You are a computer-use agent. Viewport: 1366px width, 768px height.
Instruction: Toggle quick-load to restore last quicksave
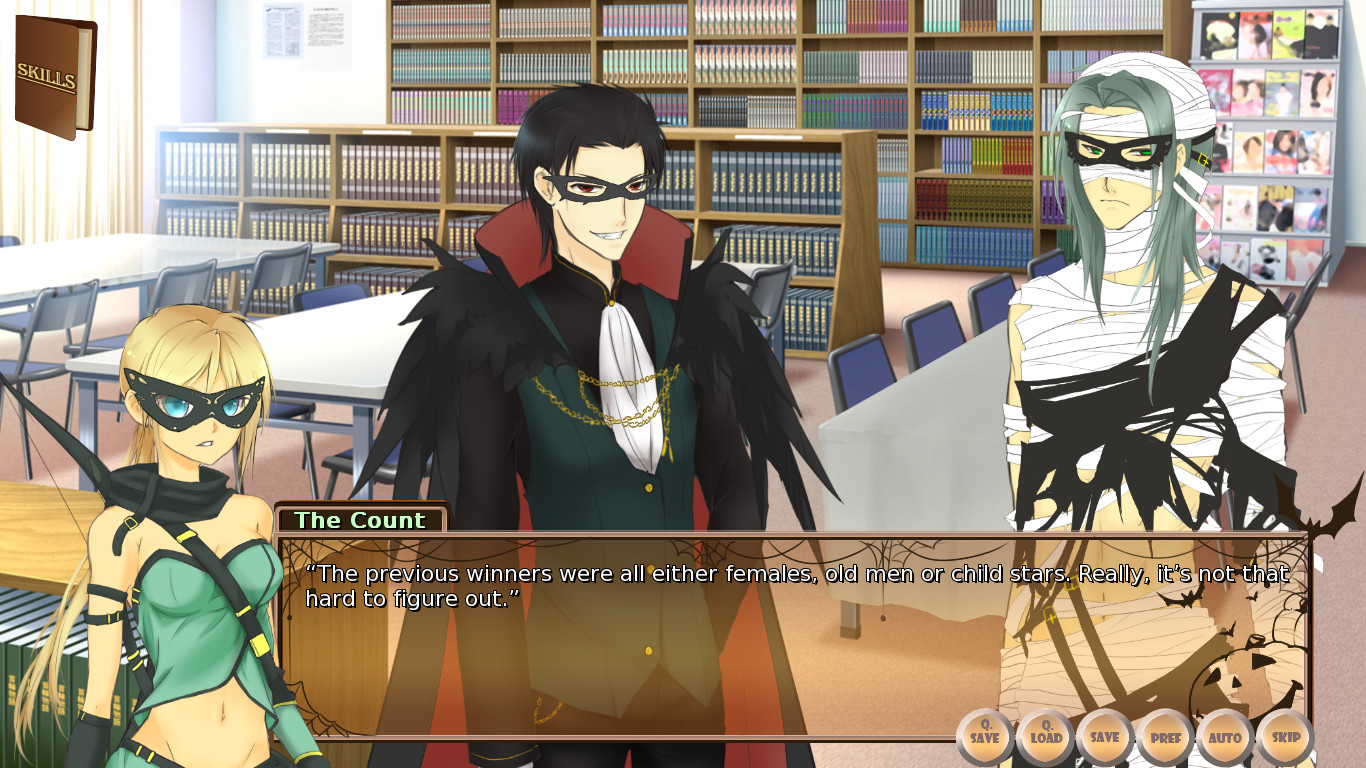click(1045, 737)
